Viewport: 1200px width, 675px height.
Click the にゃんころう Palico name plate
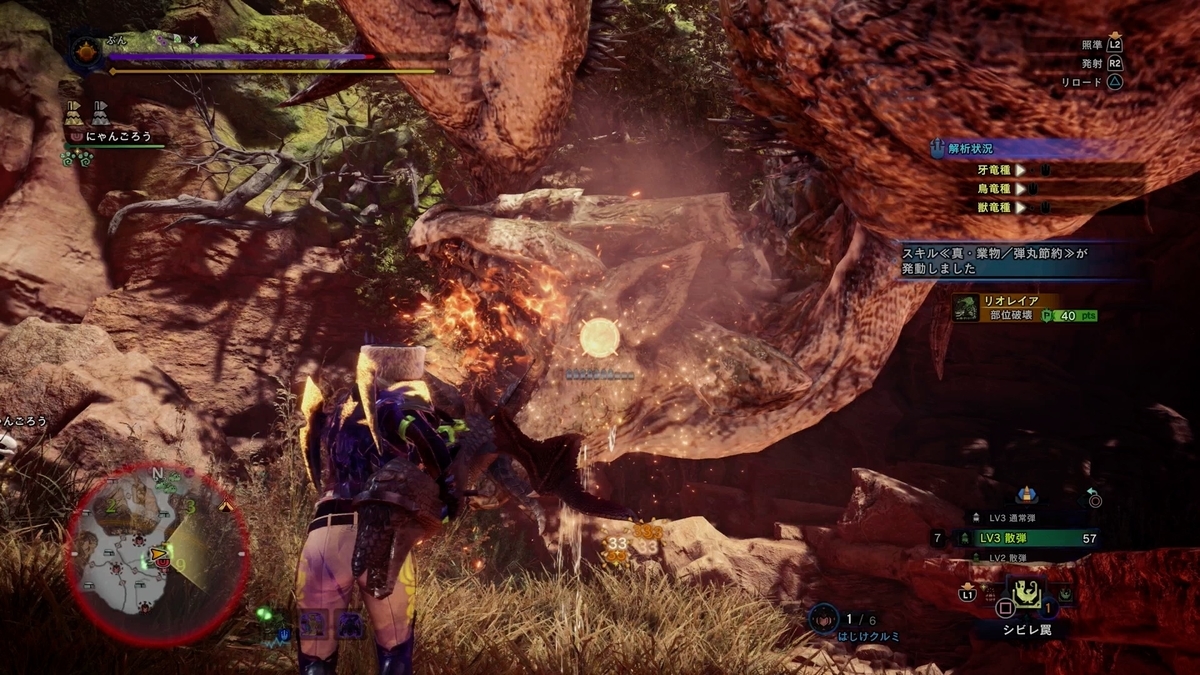click(x=115, y=134)
